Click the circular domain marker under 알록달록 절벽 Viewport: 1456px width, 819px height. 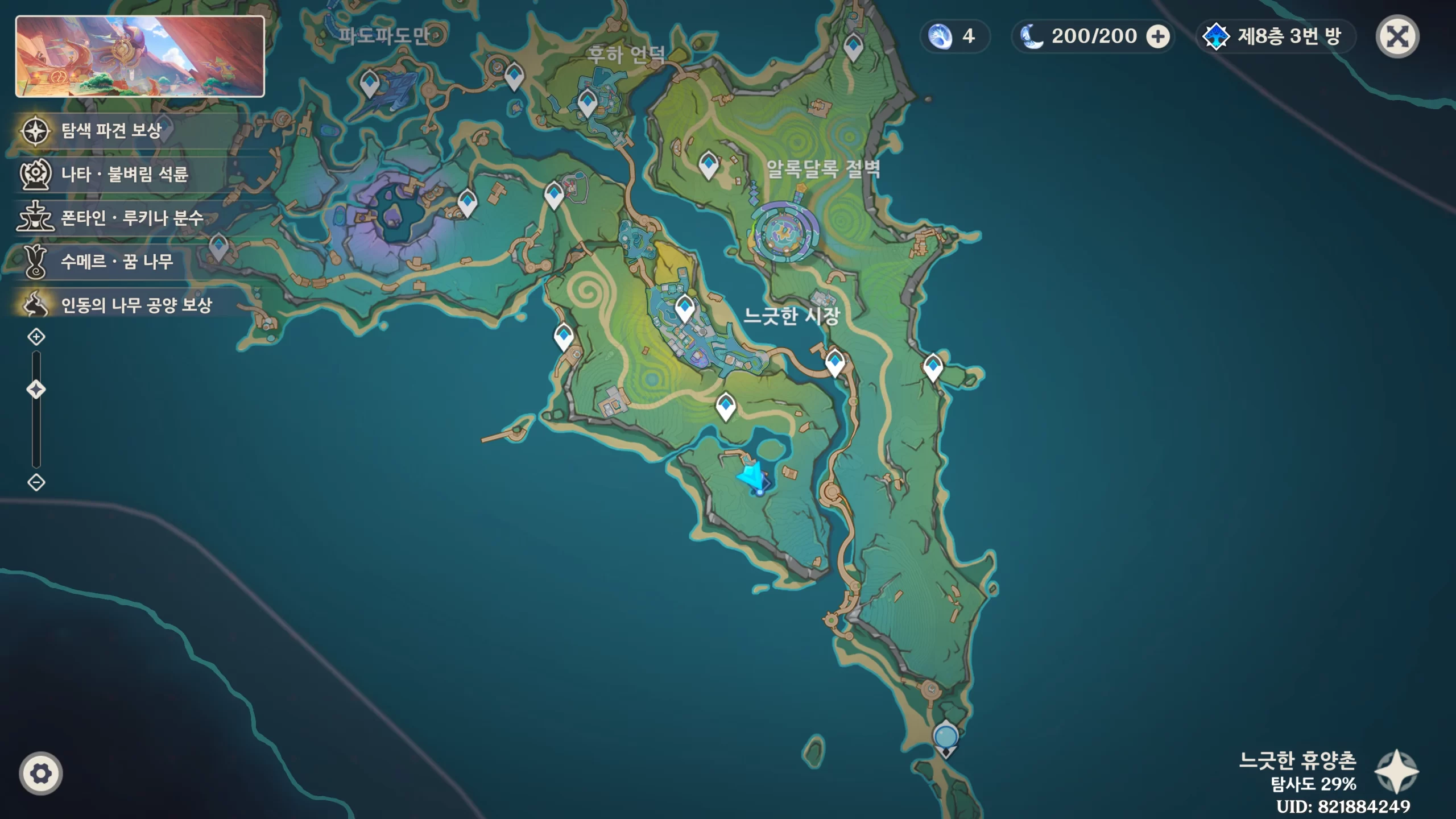click(786, 233)
